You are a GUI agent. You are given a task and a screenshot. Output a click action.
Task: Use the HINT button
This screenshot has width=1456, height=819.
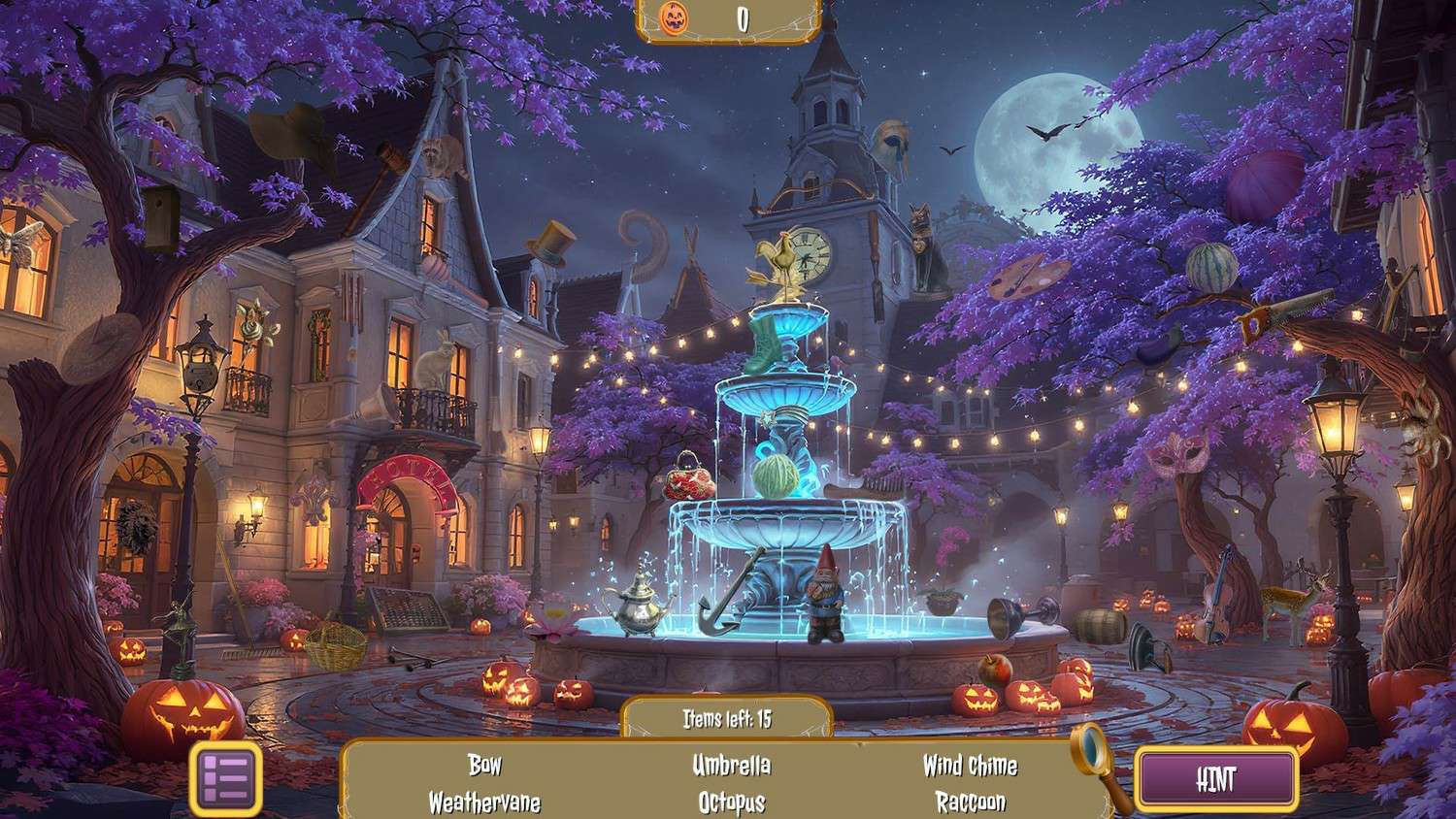[x=1216, y=778]
